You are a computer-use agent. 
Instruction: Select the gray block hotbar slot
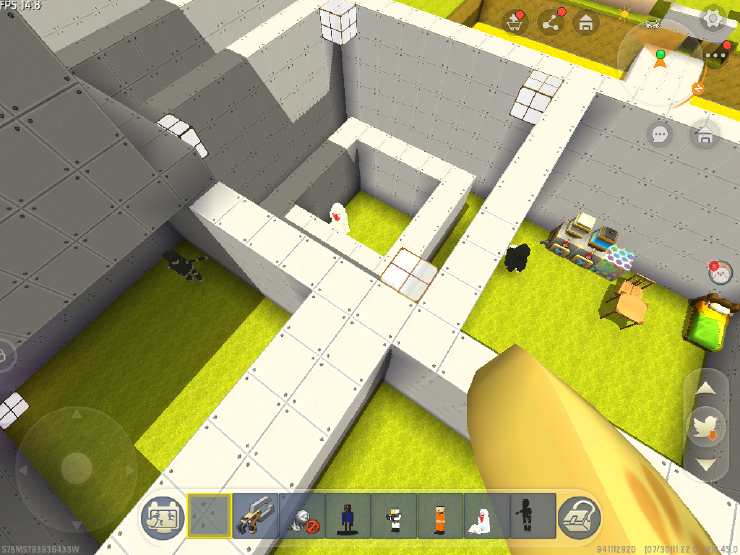click(x=210, y=516)
